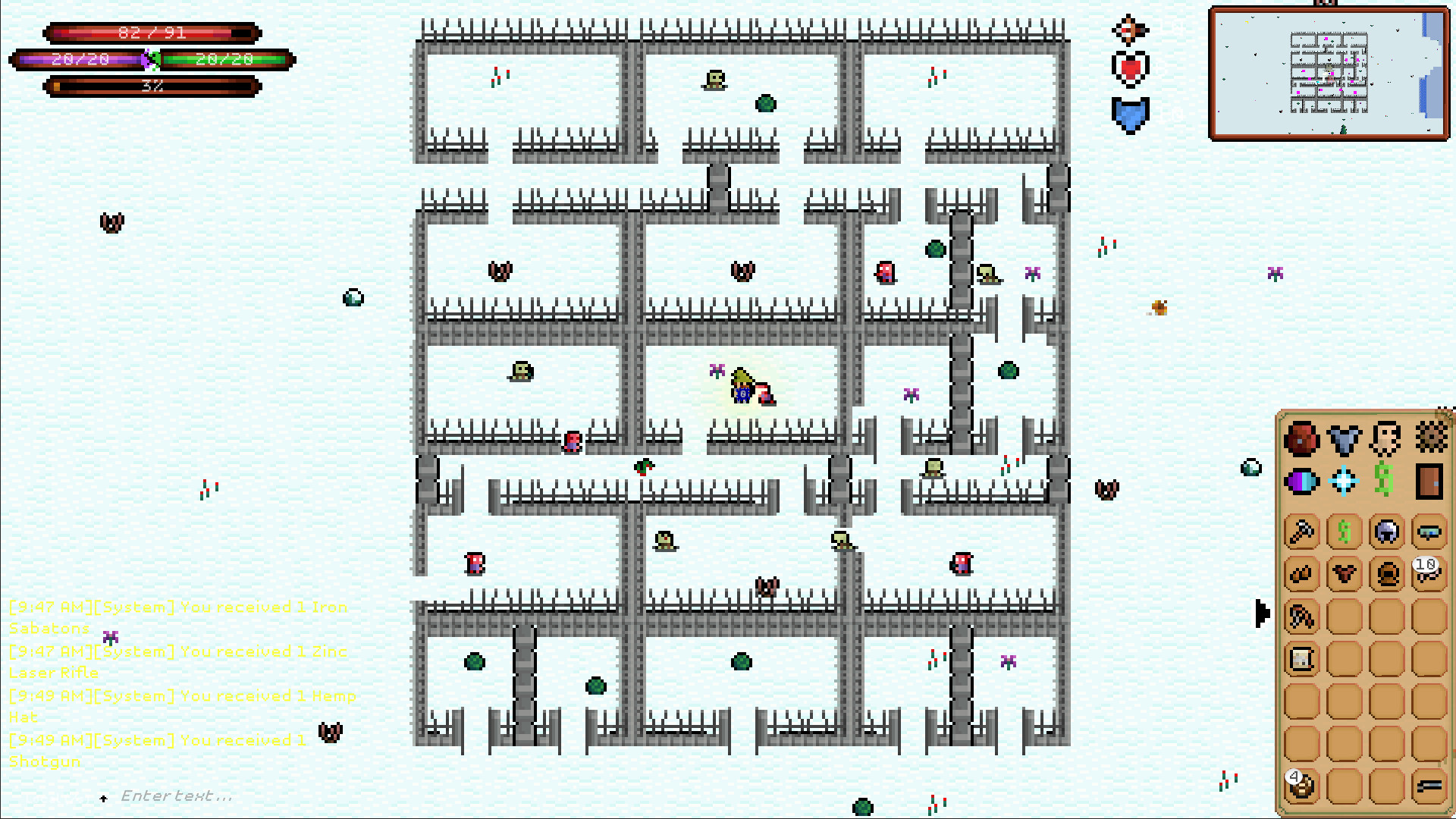Viewport: 1456px width, 819px height.
Task: Select the bandage stack of 10
Action: [x=1427, y=574]
